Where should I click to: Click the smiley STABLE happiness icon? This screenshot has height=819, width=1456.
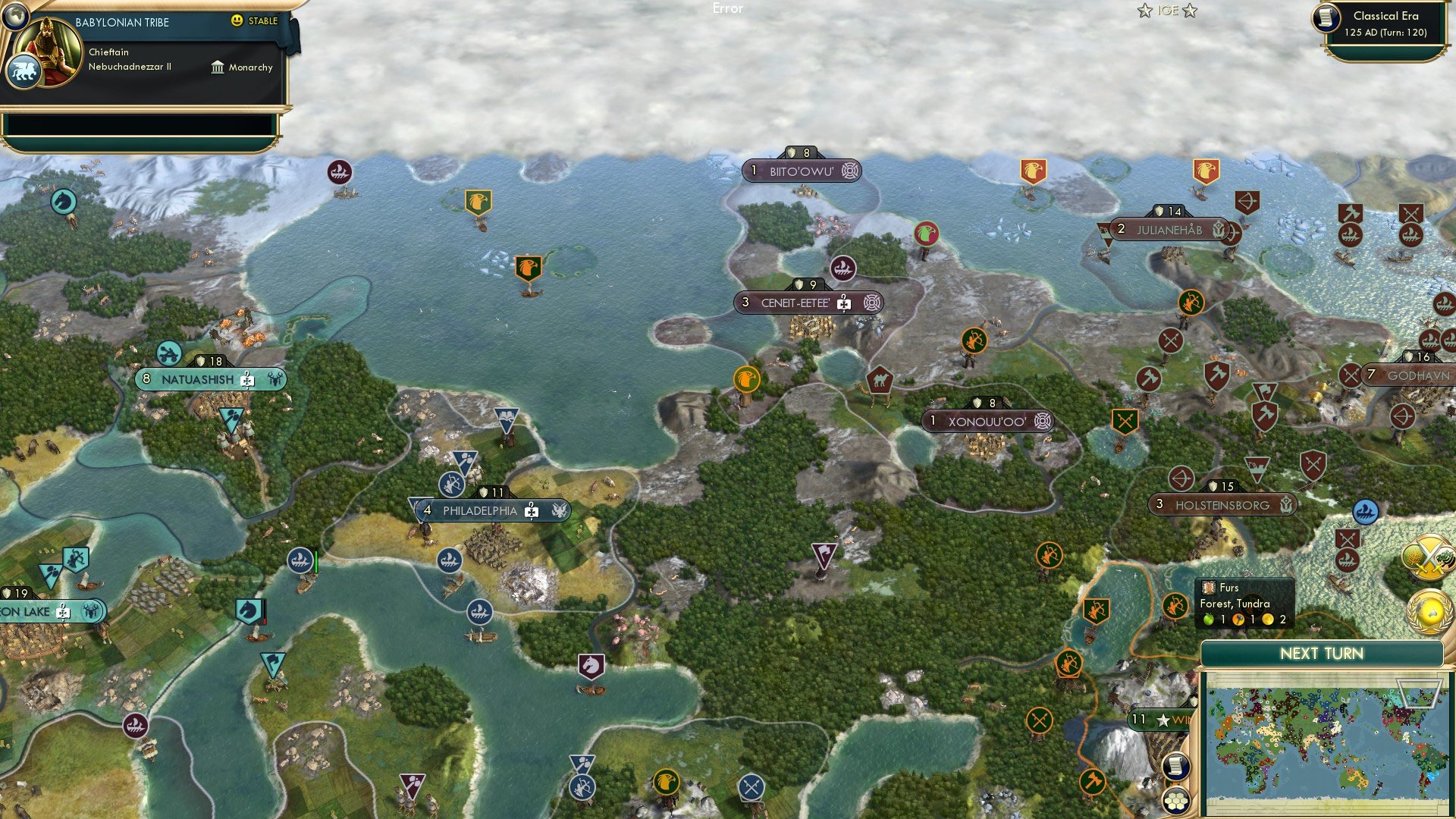point(237,22)
